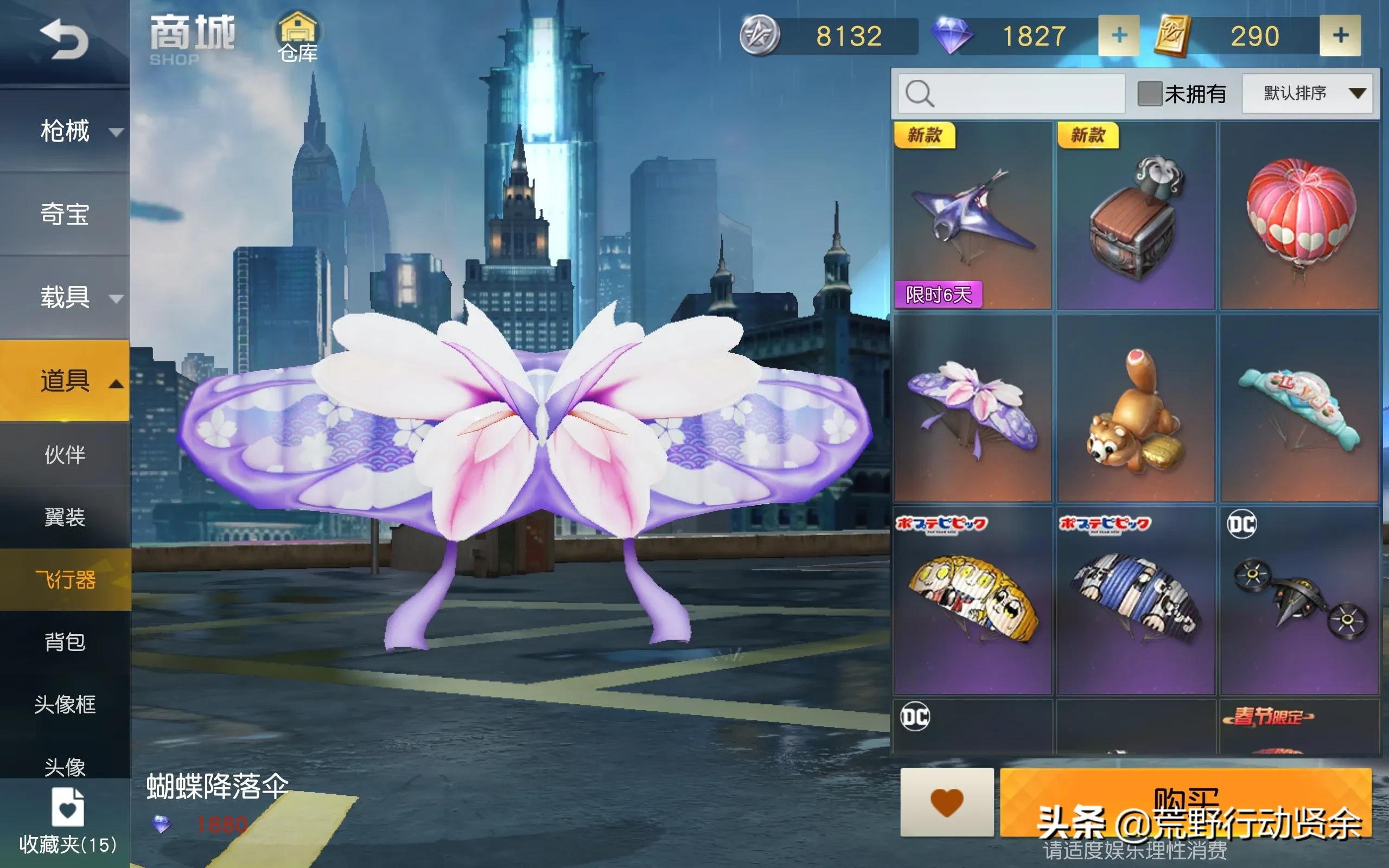Open the 收藏夹 favorites folder
The image size is (1389, 868).
click(67, 821)
